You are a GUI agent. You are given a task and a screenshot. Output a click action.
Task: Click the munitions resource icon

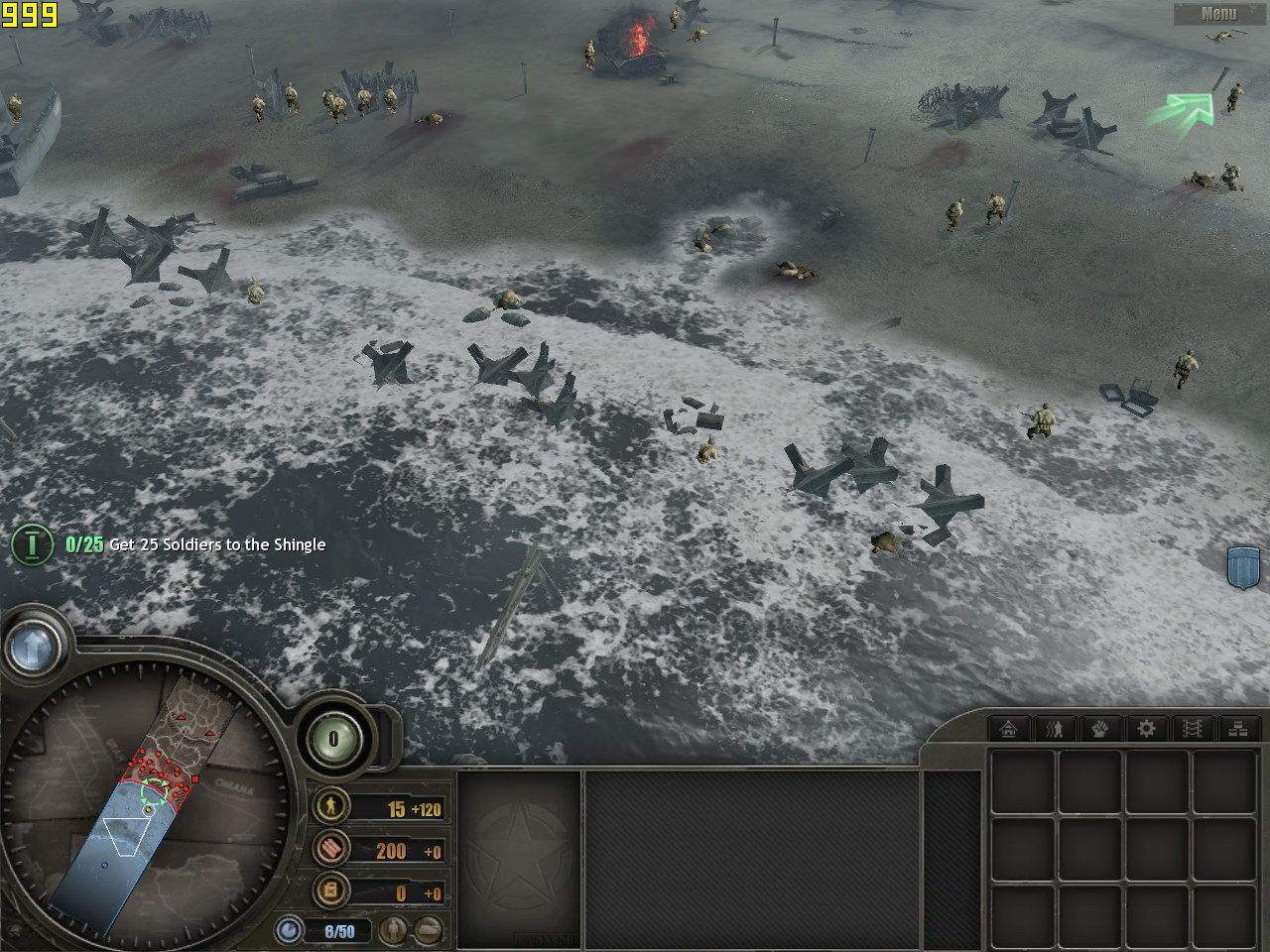pos(331,849)
